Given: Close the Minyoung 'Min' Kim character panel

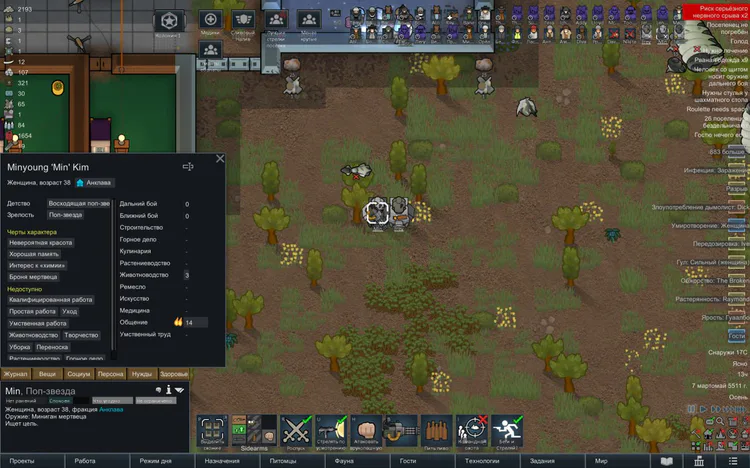Looking at the screenshot, I should (x=220, y=158).
